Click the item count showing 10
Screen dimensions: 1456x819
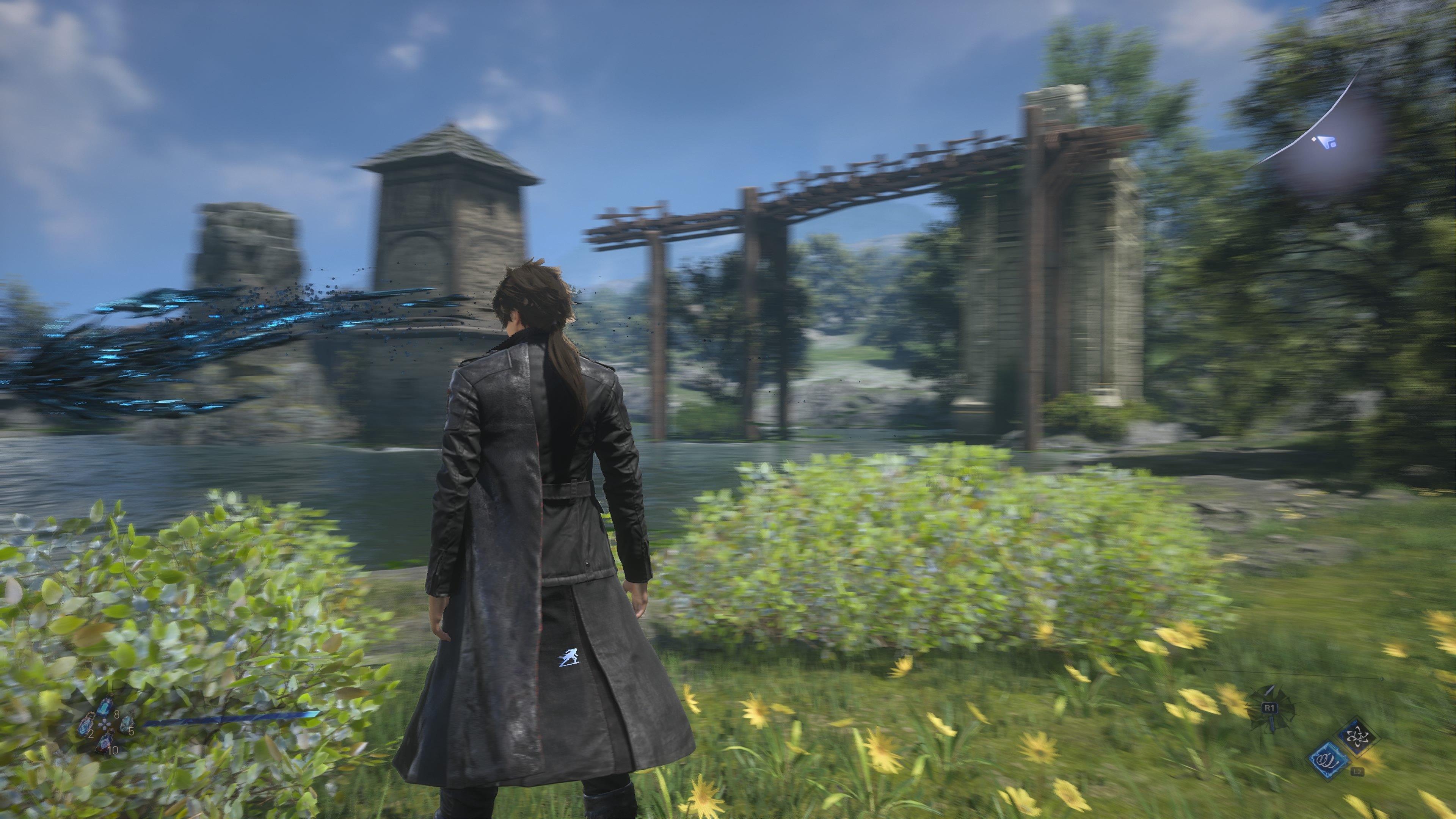coord(113,750)
